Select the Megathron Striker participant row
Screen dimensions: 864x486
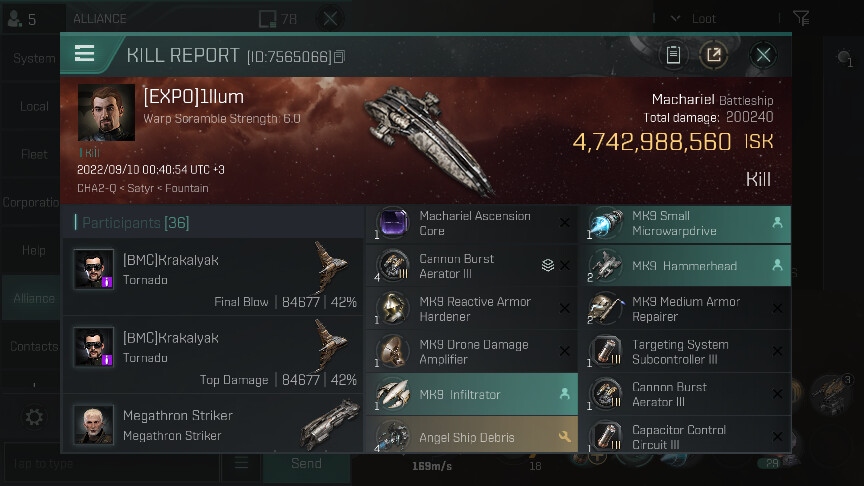tap(217, 425)
